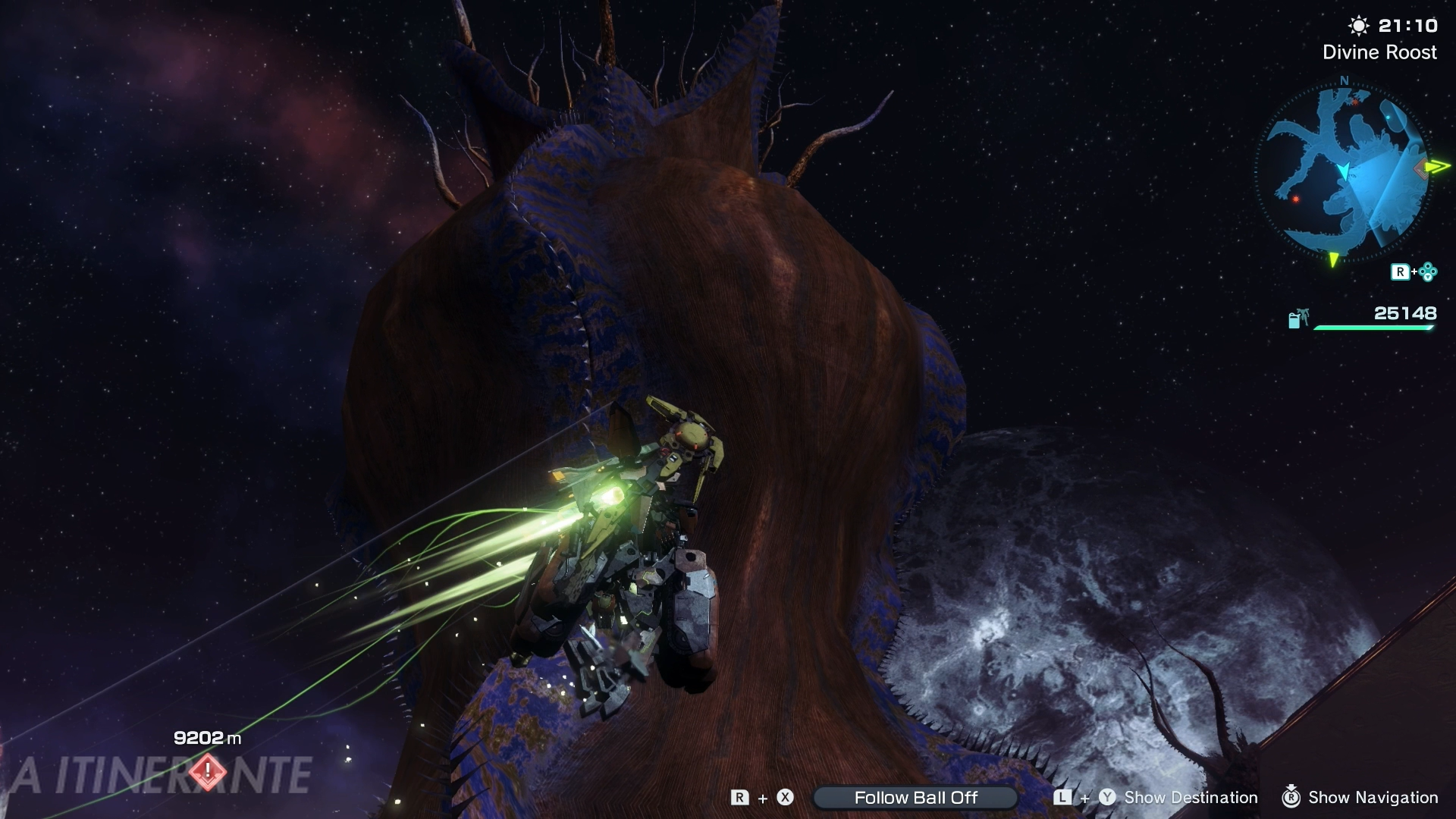
Task: Toggle the Follow Ball Off button
Action: (x=915, y=797)
